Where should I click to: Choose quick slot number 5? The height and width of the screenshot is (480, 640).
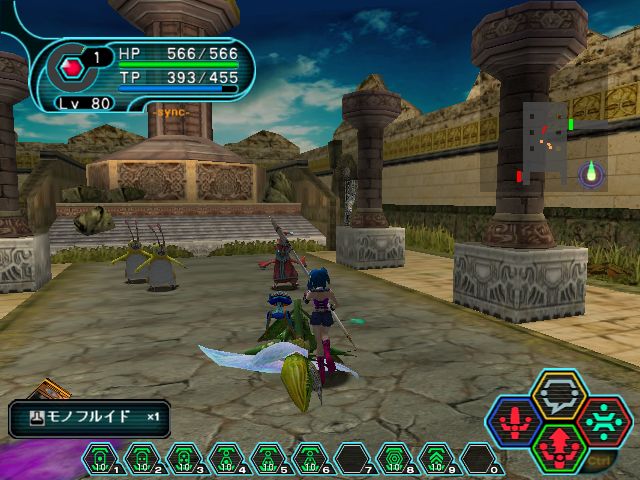point(269,459)
